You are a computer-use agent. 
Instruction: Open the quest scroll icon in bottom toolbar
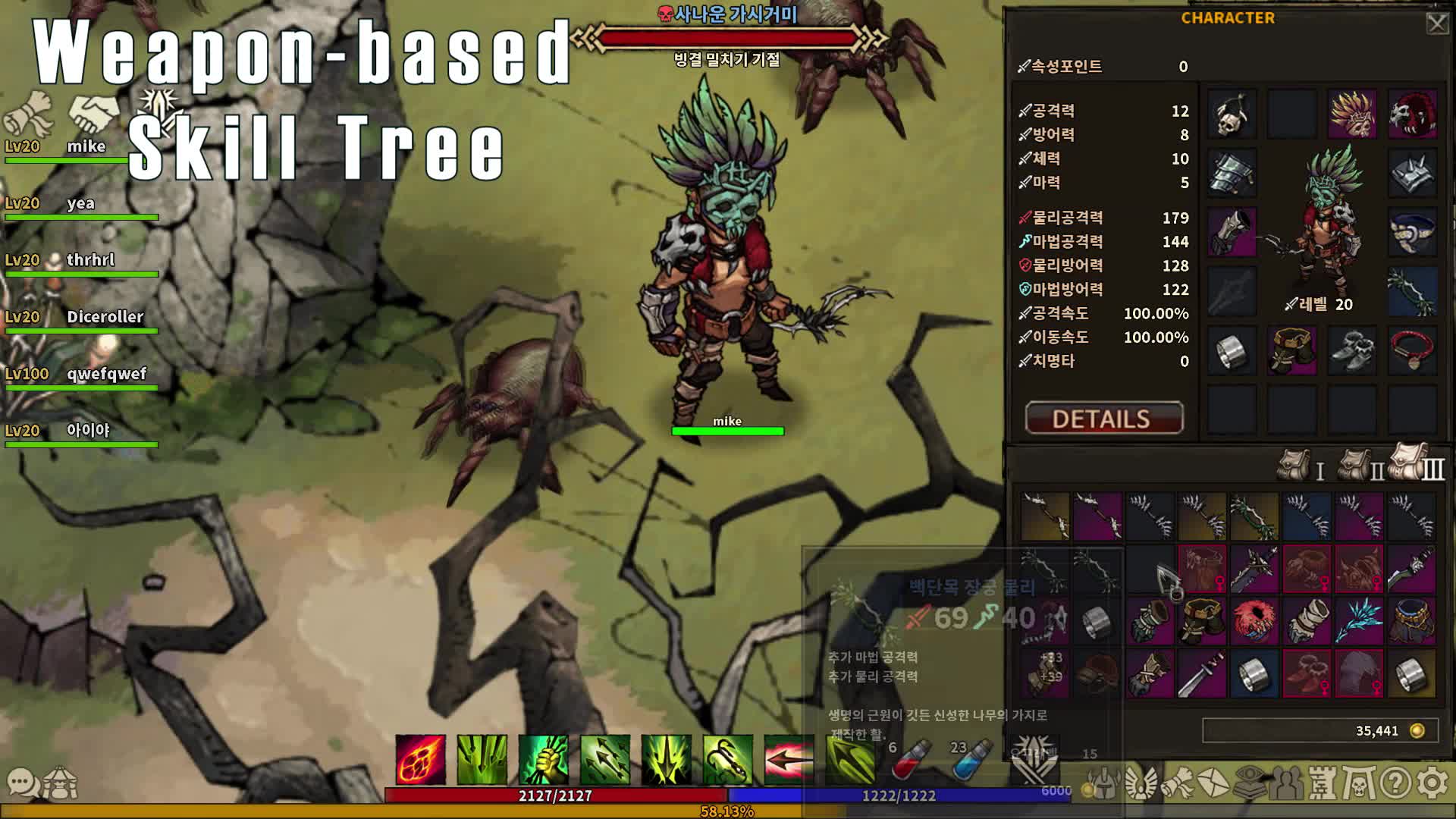click(x=1178, y=786)
